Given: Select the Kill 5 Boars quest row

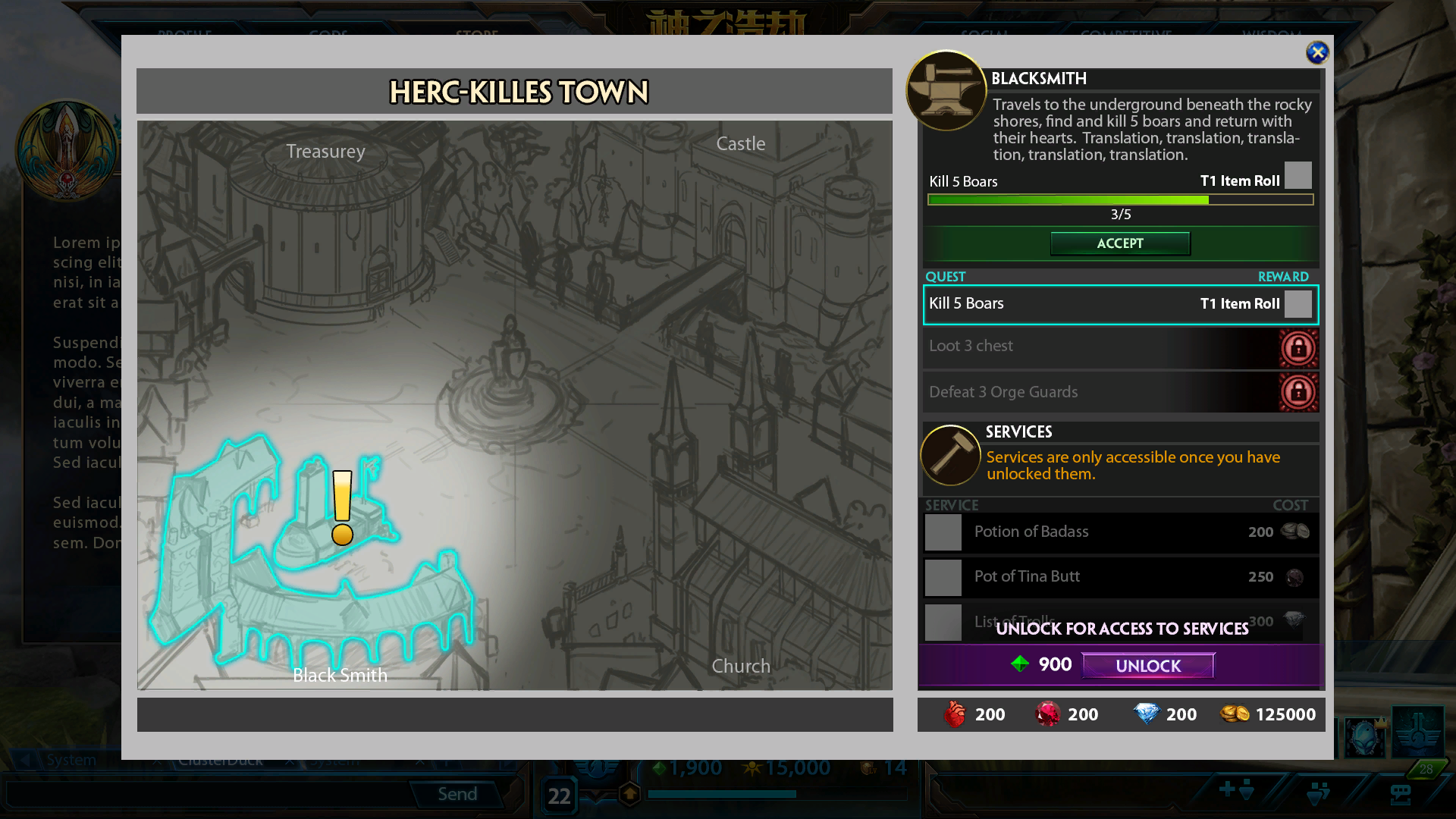Looking at the screenshot, I should (1120, 304).
